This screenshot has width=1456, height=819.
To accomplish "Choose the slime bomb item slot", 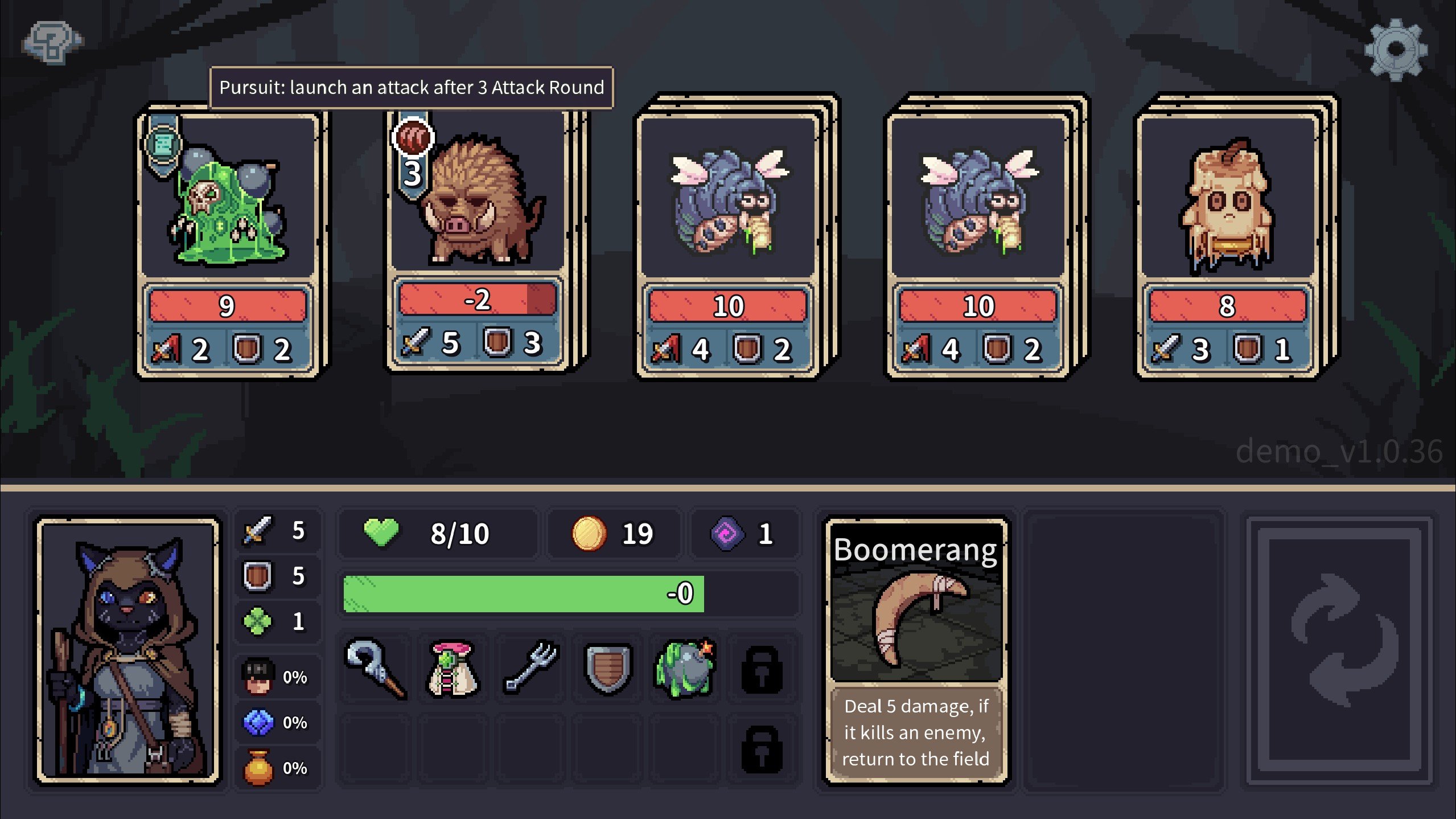I will pyautogui.click(x=685, y=668).
